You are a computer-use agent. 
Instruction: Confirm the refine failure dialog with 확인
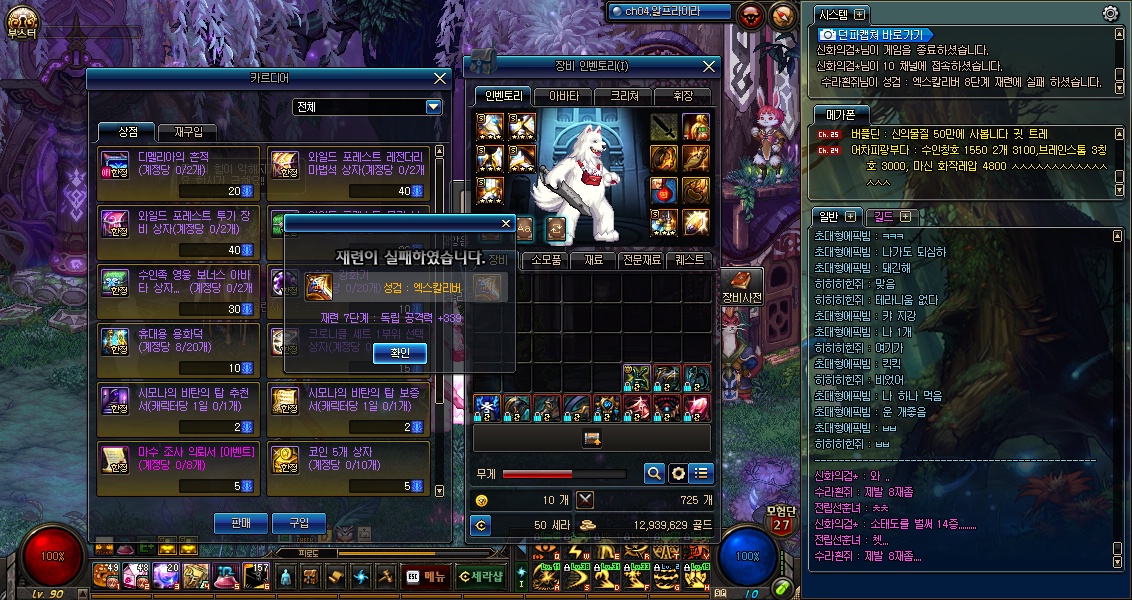coord(400,353)
